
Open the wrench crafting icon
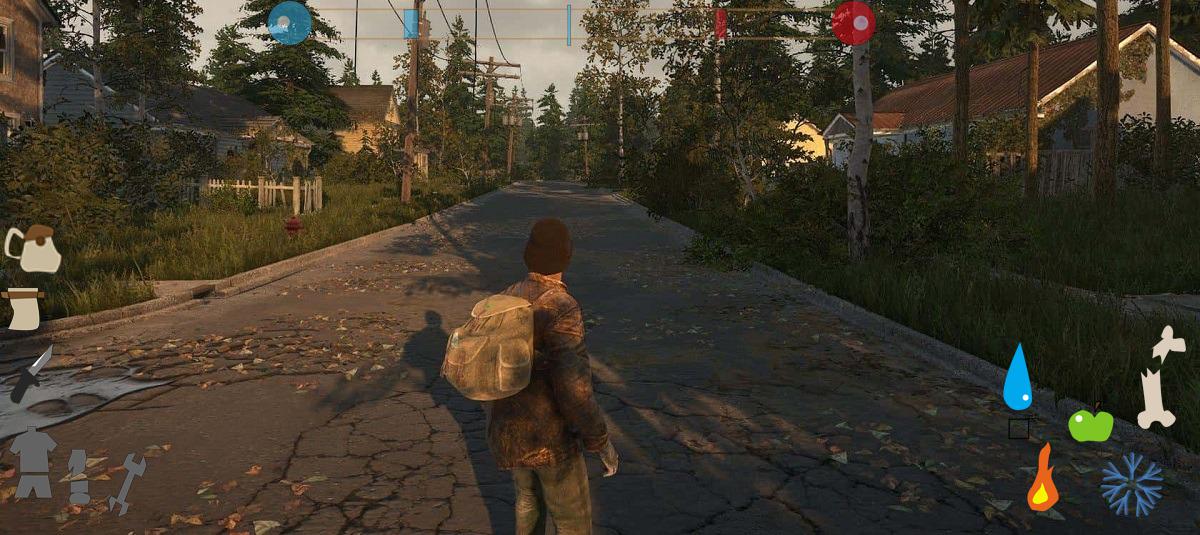[x=128, y=483]
